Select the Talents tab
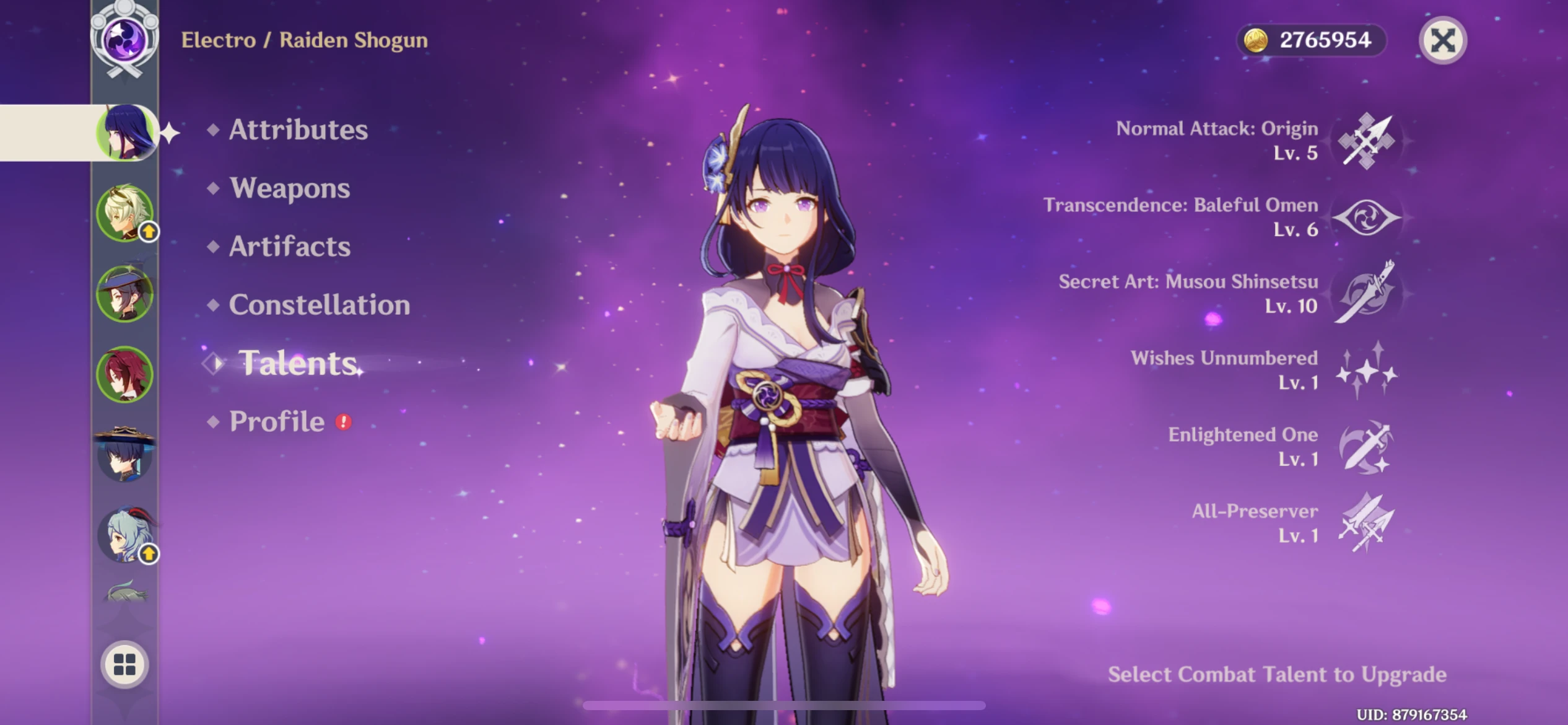This screenshot has width=1568, height=725. tap(298, 363)
